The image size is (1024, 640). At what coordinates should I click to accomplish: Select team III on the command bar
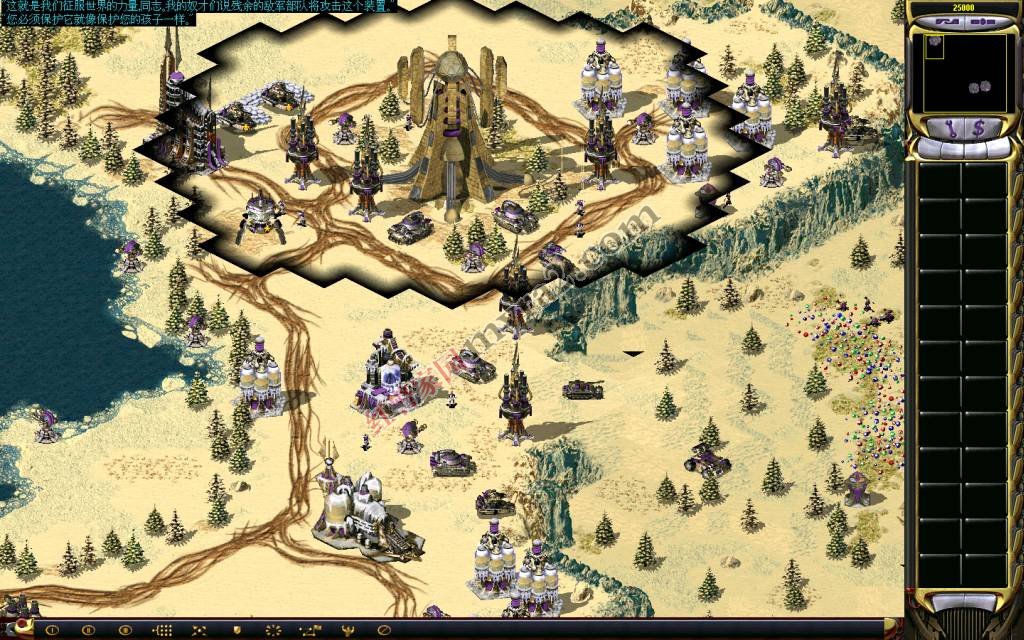coord(124,630)
